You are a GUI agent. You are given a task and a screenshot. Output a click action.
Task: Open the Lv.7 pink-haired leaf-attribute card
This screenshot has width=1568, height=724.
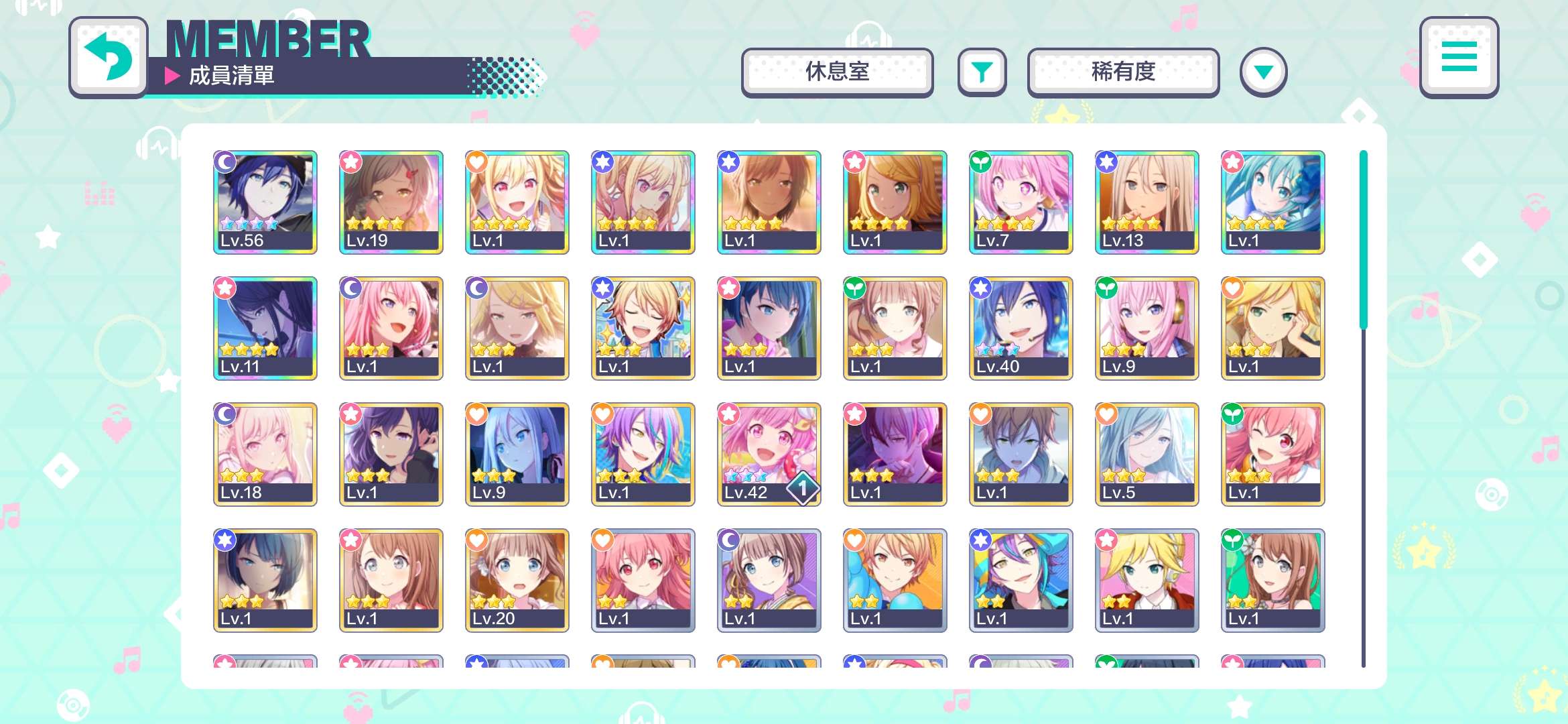point(1021,201)
